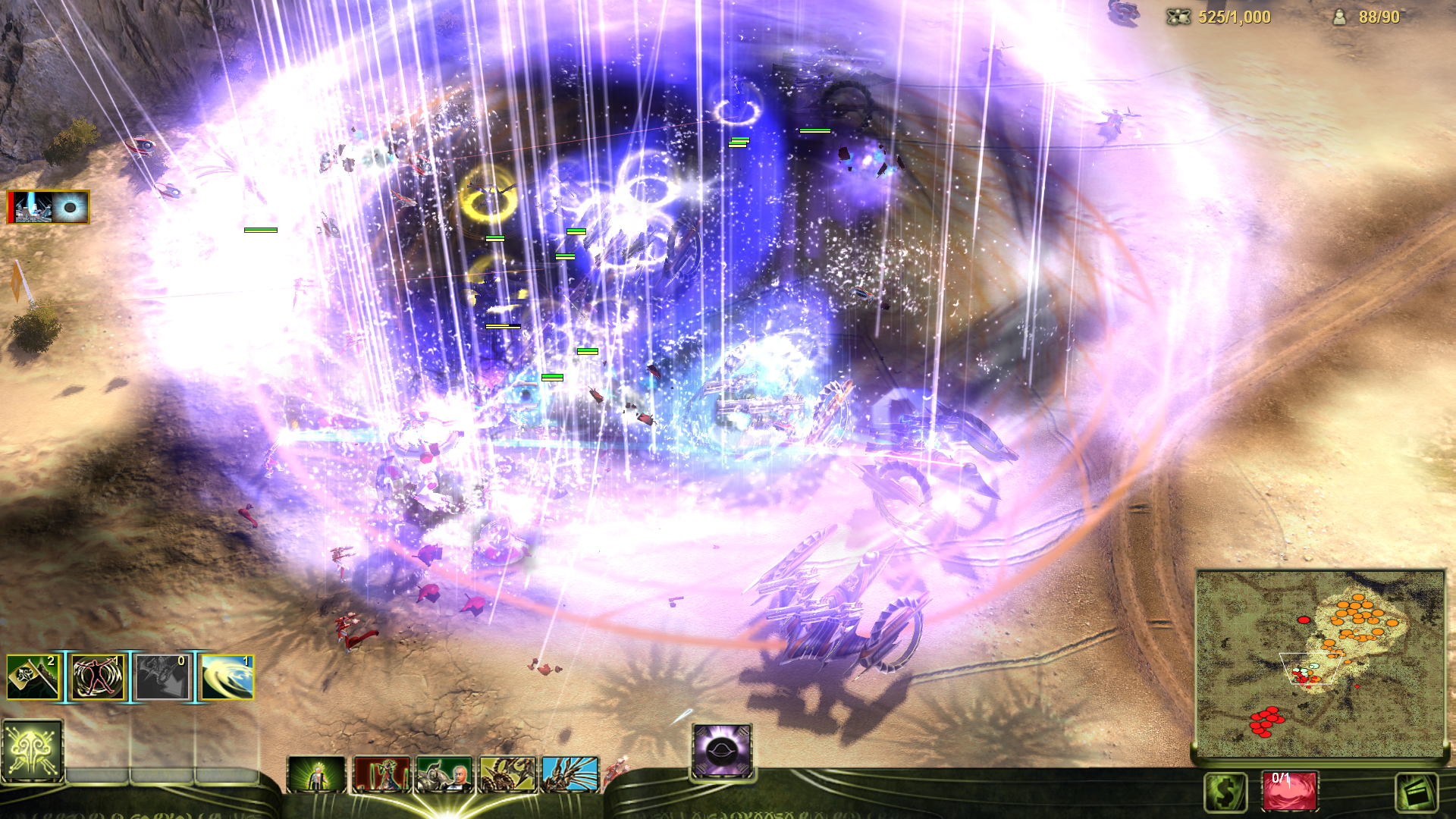Image resolution: width=1456 pixels, height=819 pixels.
Task: Click the minimap to move the camera
Action: [1319, 664]
